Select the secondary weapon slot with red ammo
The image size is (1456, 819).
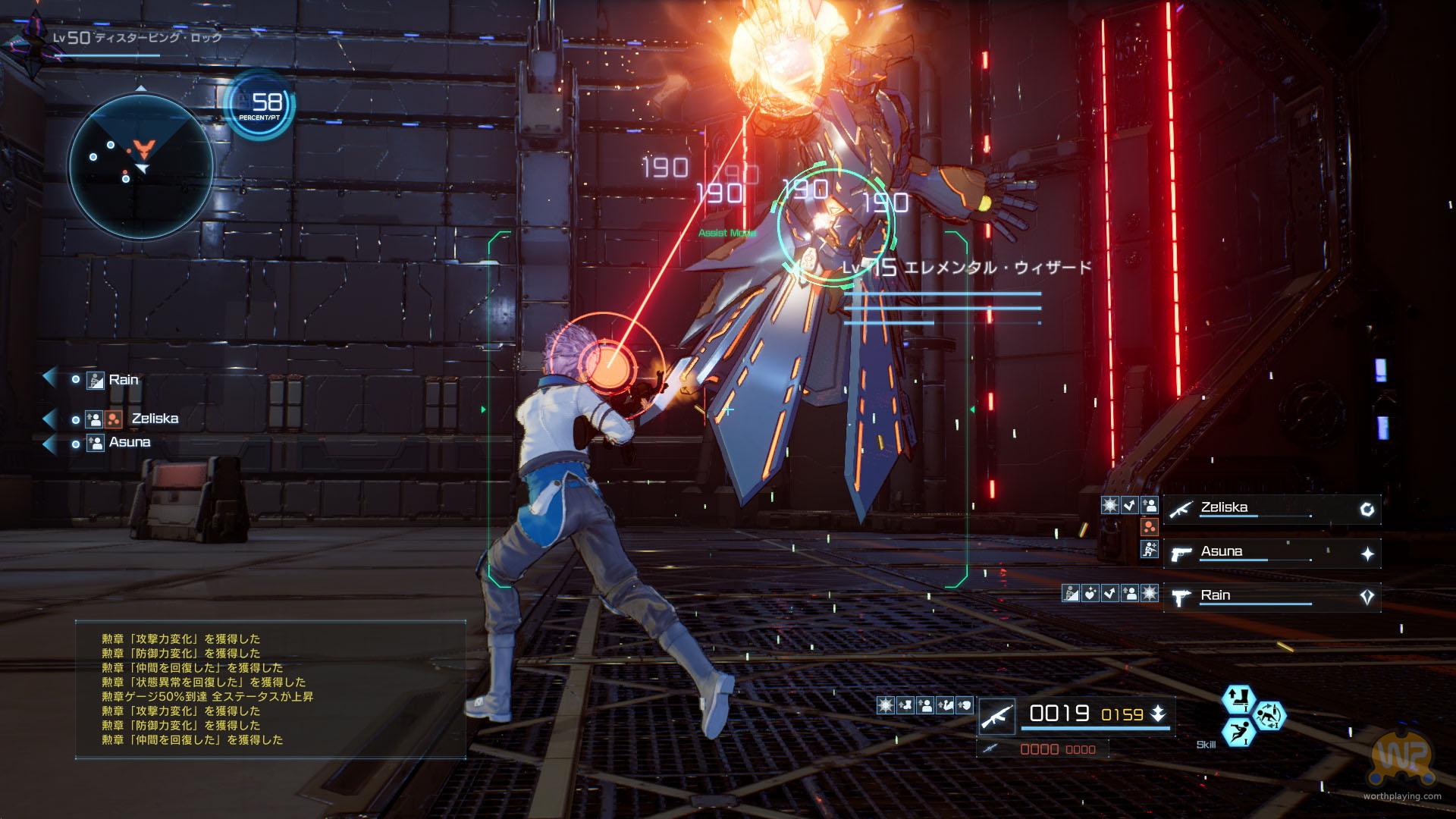coord(1043,748)
